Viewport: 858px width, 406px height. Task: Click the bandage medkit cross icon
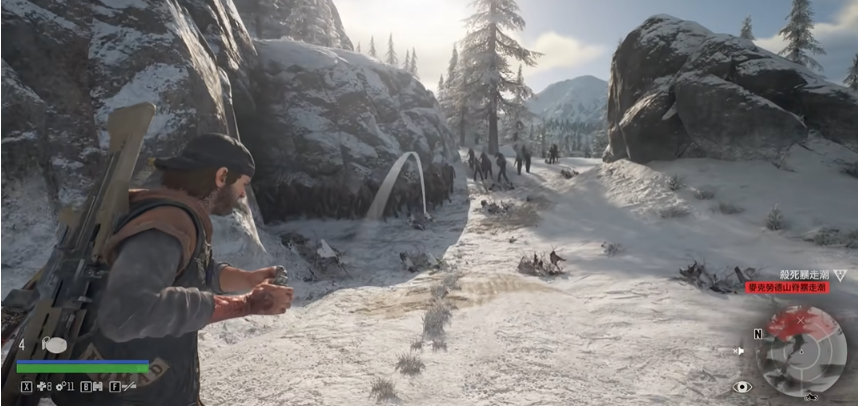pos(42,386)
